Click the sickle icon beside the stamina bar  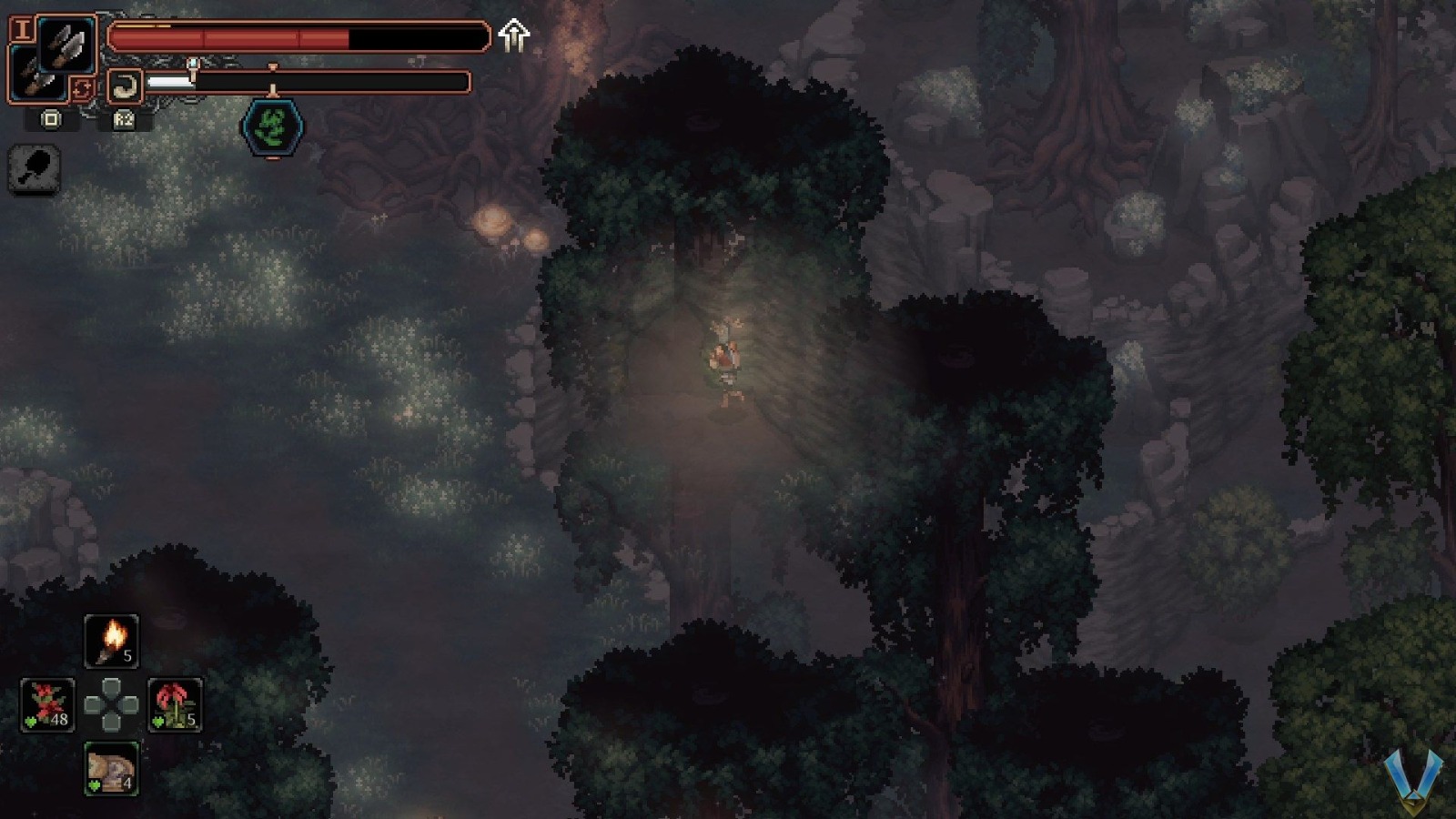click(126, 85)
